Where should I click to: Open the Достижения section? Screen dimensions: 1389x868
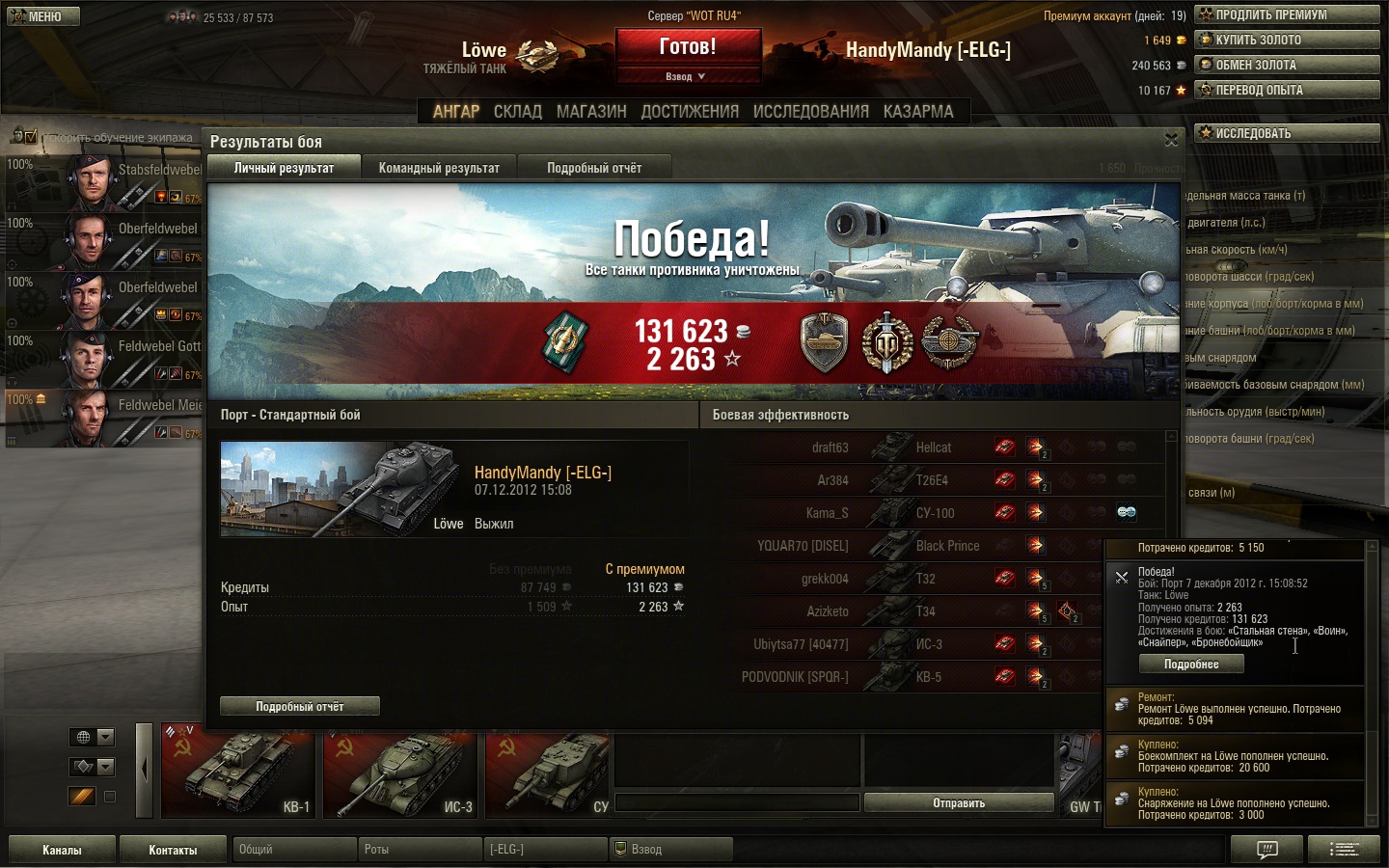[690, 112]
